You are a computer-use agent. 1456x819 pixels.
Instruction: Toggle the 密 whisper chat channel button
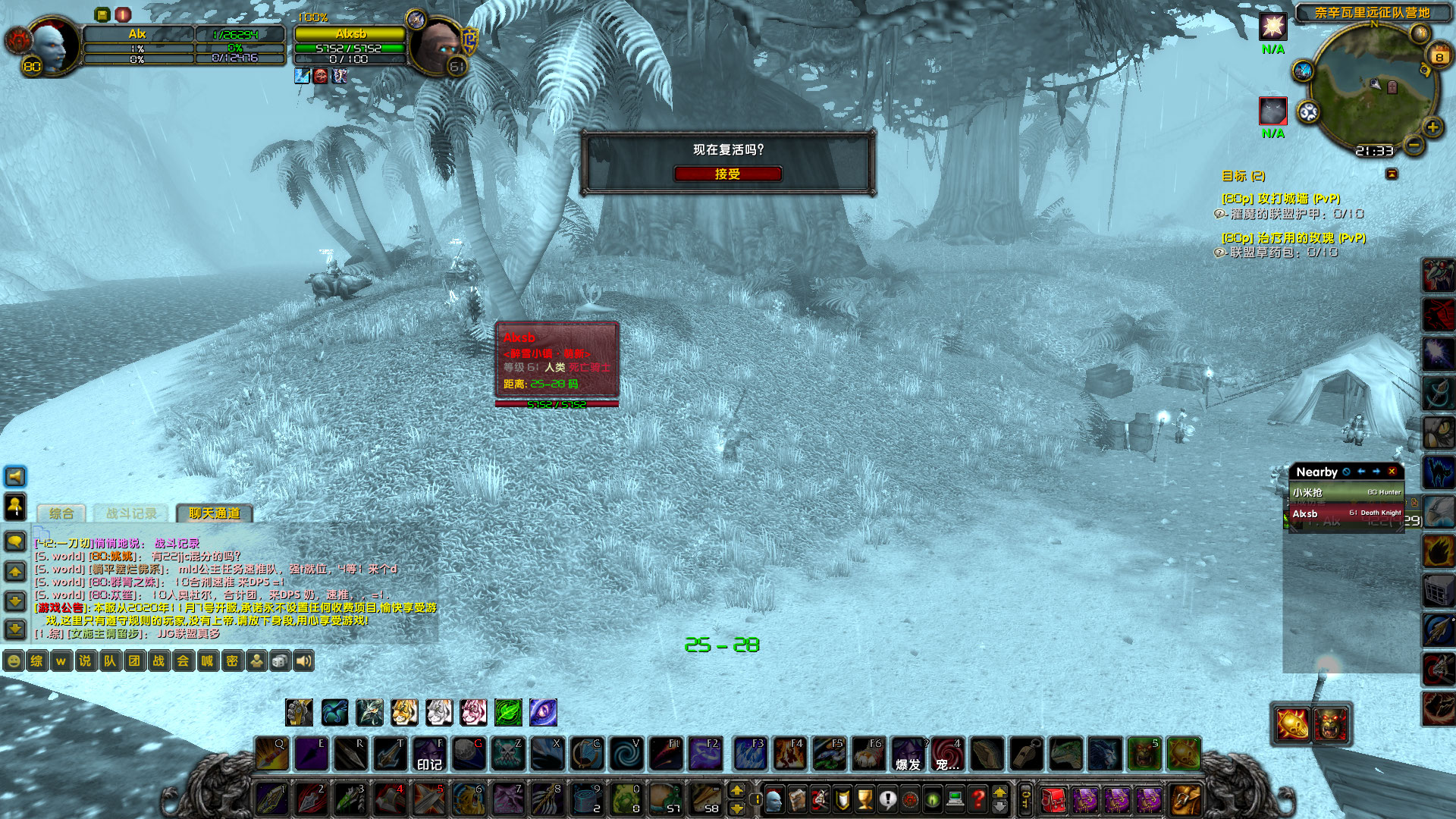pyautogui.click(x=232, y=661)
